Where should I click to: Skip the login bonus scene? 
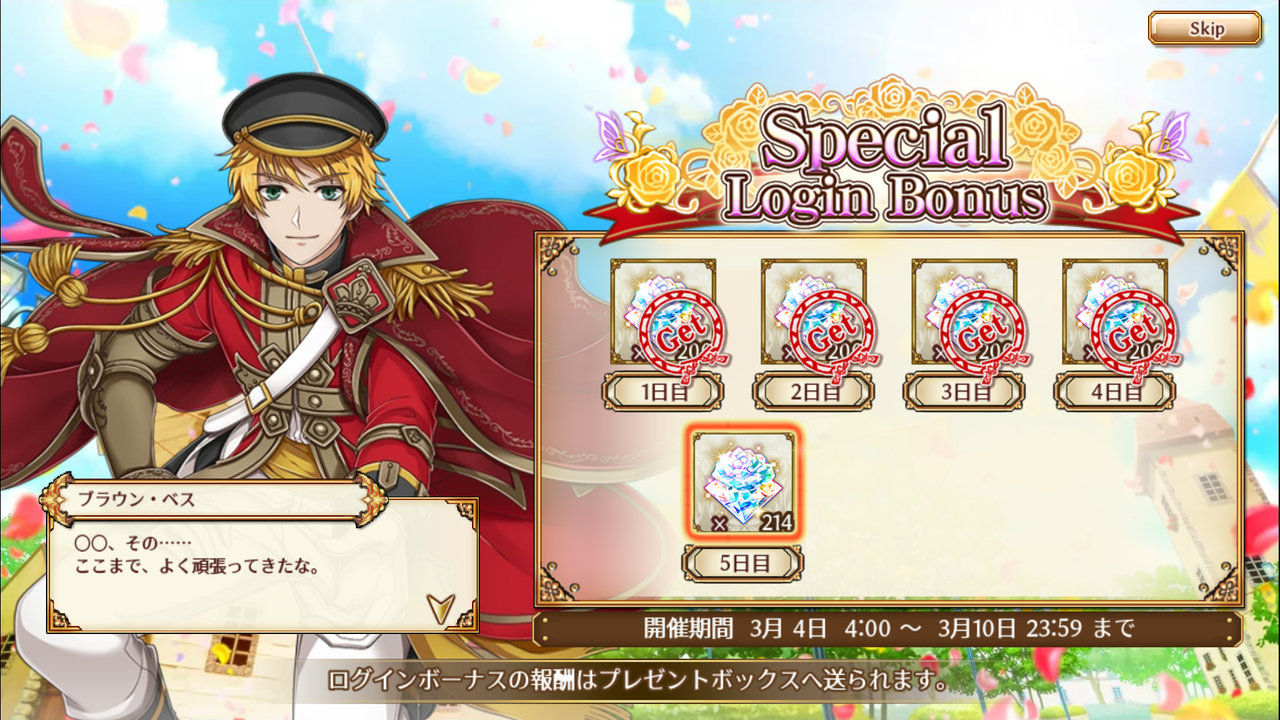click(x=1204, y=28)
